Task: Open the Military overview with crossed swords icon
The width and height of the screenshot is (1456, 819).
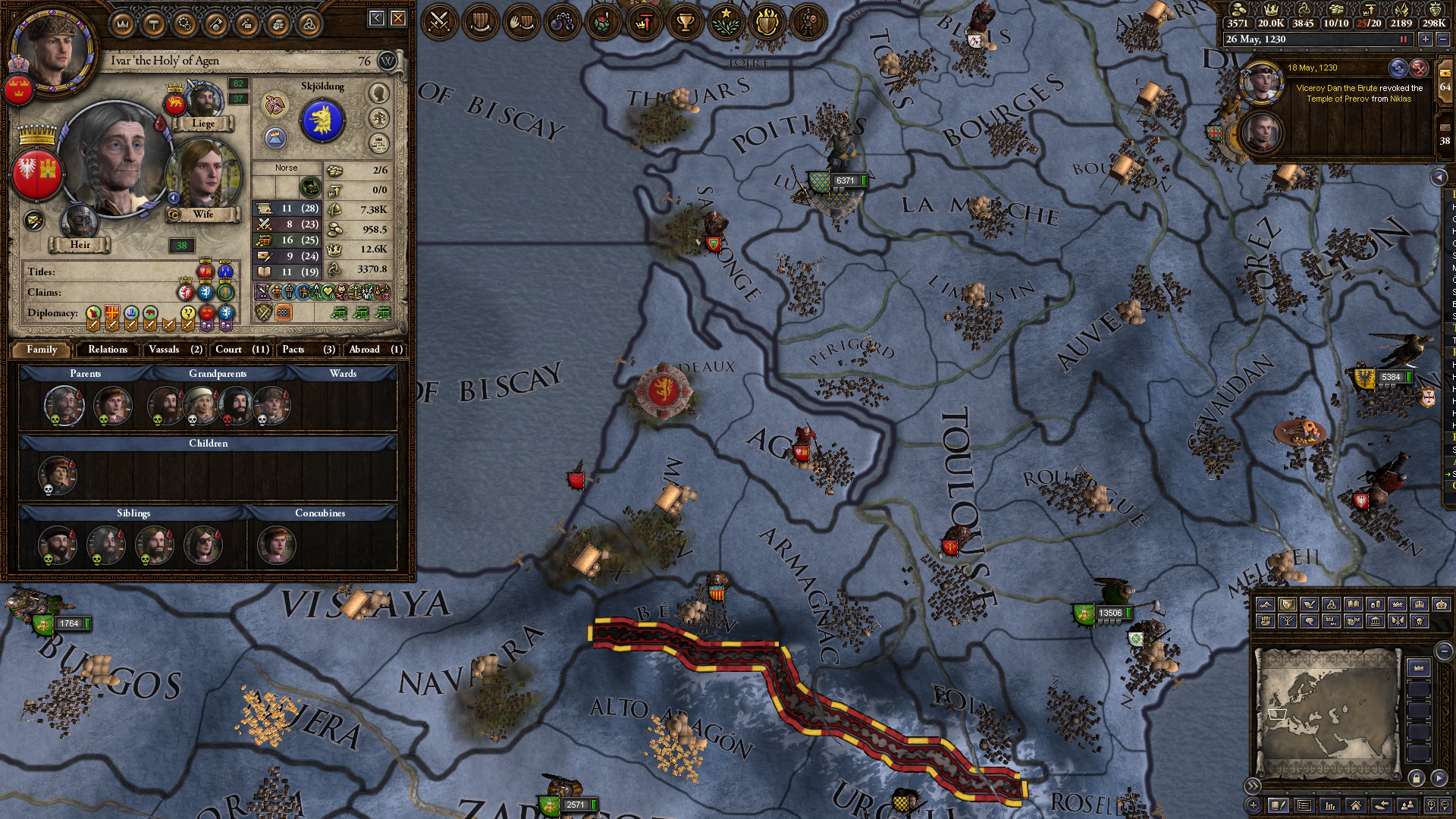Action: pyautogui.click(x=440, y=22)
